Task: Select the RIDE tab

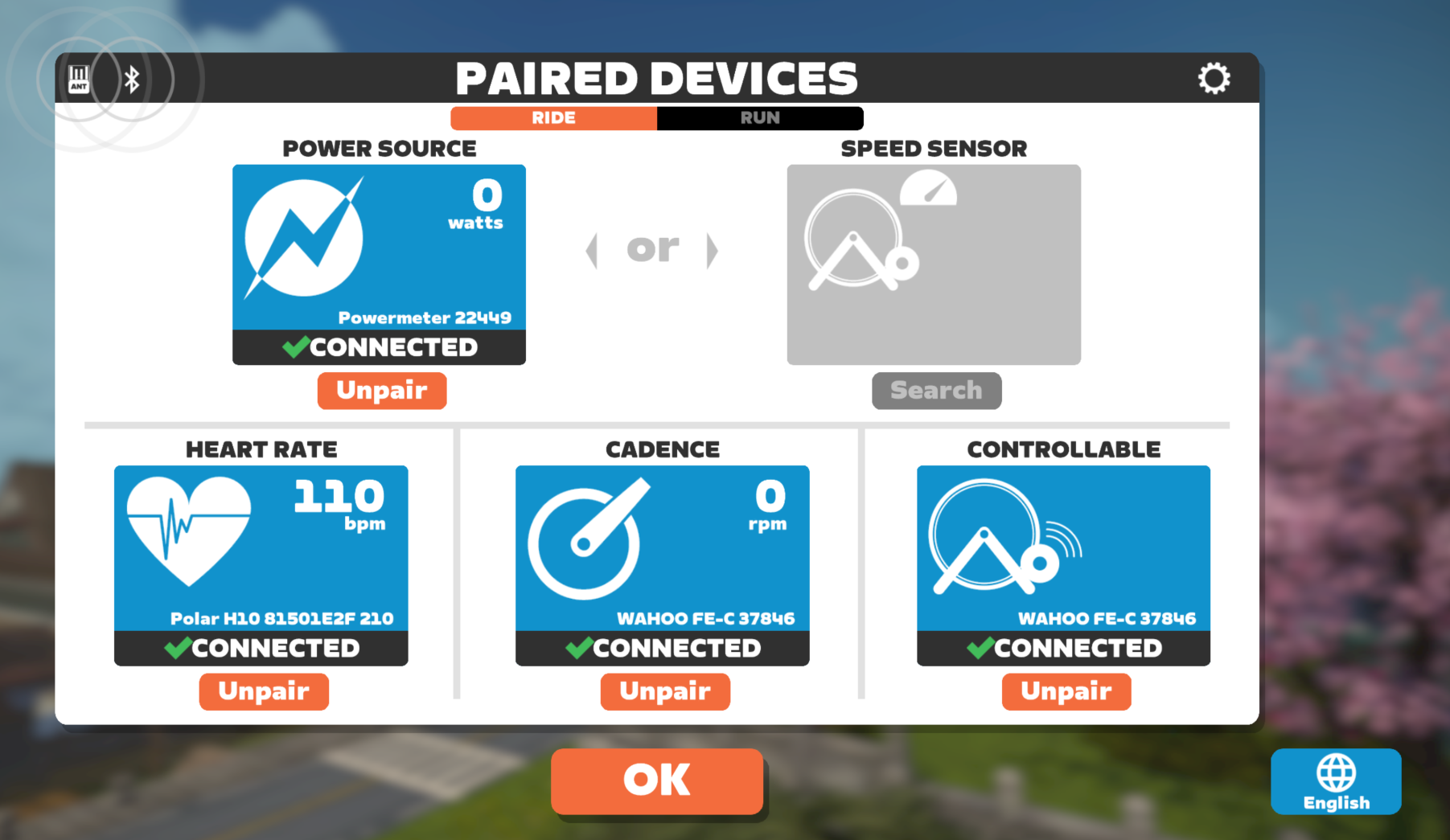Action: (553, 118)
